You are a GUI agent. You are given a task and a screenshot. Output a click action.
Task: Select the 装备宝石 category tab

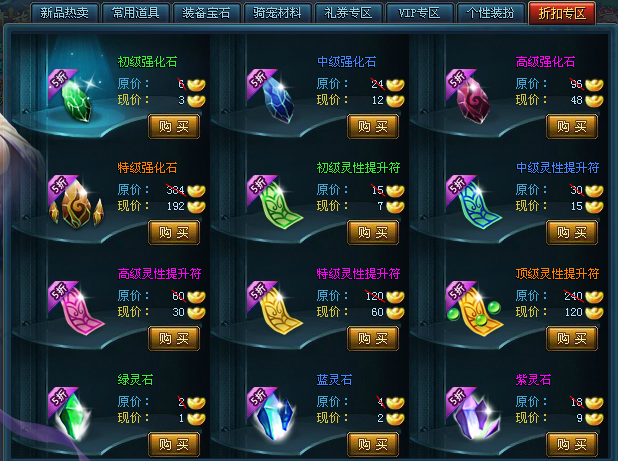coord(206,13)
